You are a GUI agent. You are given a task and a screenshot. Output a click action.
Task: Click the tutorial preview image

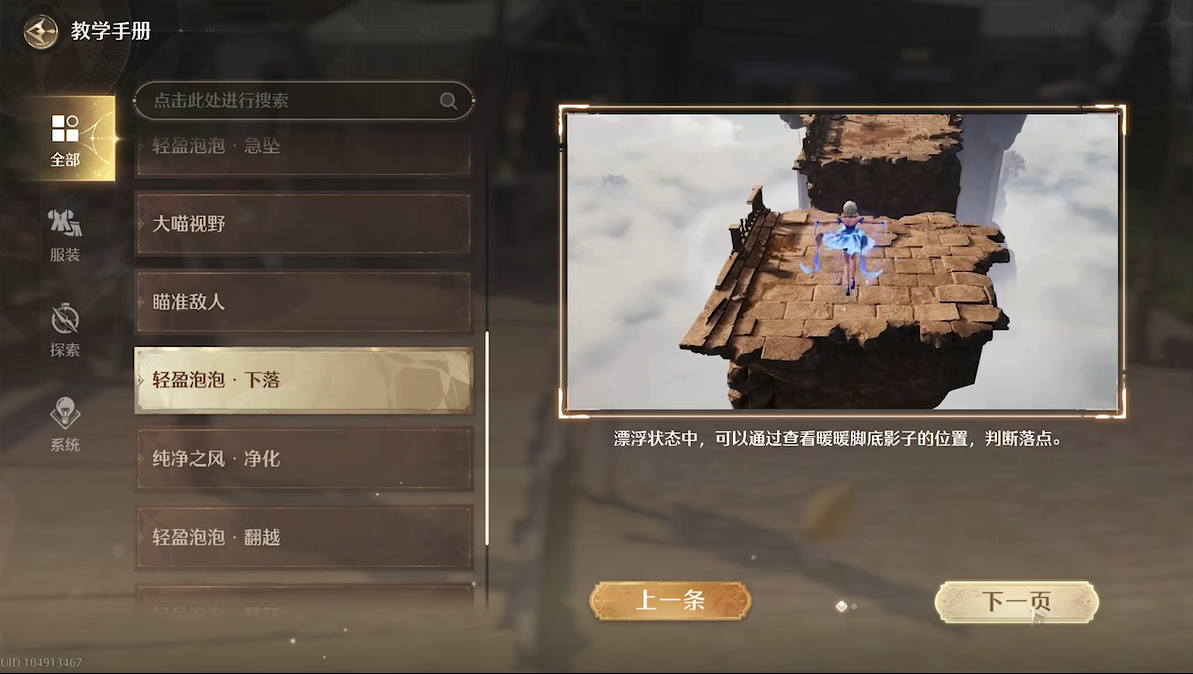[842, 262]
